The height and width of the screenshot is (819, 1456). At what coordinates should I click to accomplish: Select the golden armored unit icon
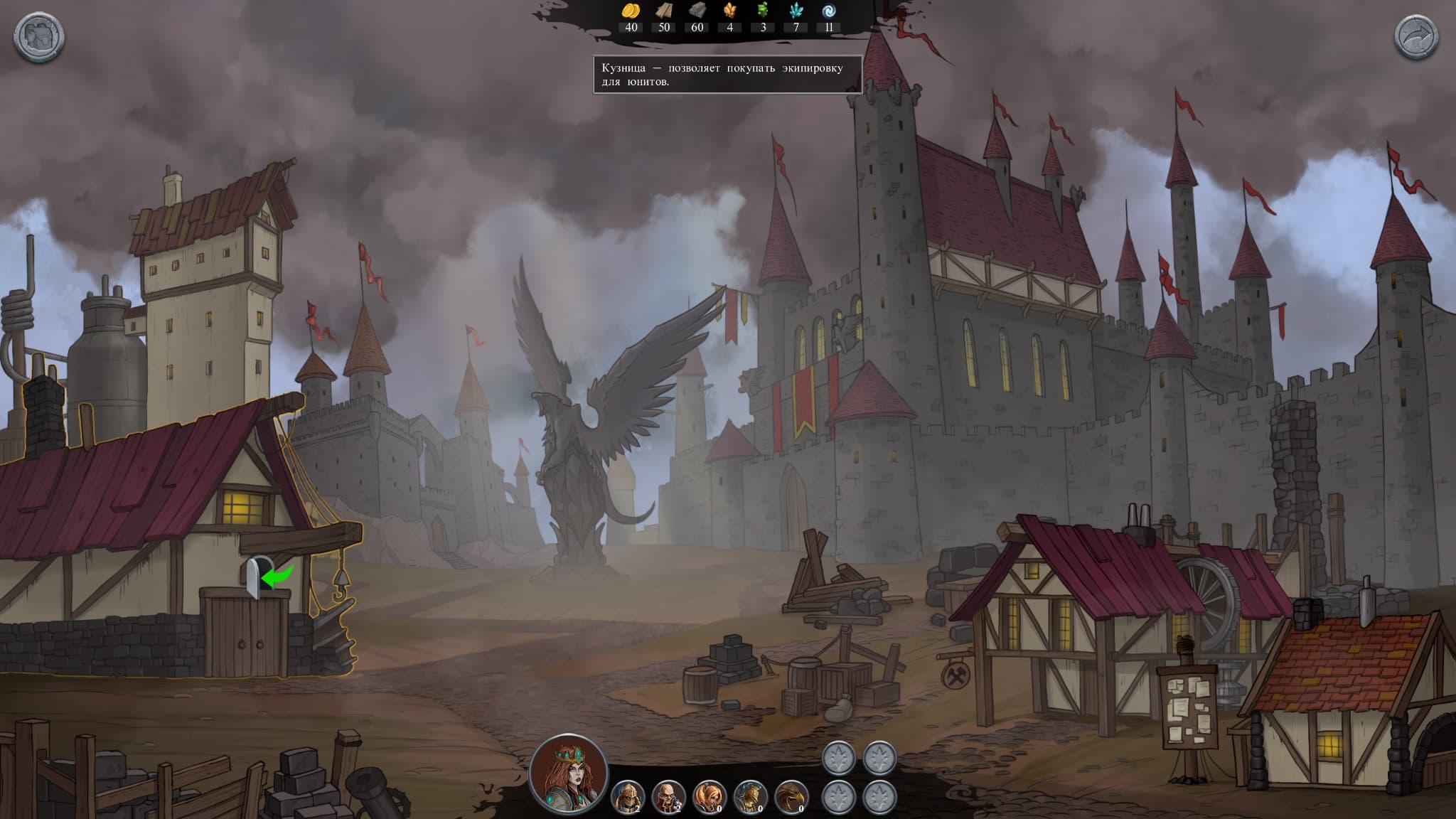(x=749, y=796)
